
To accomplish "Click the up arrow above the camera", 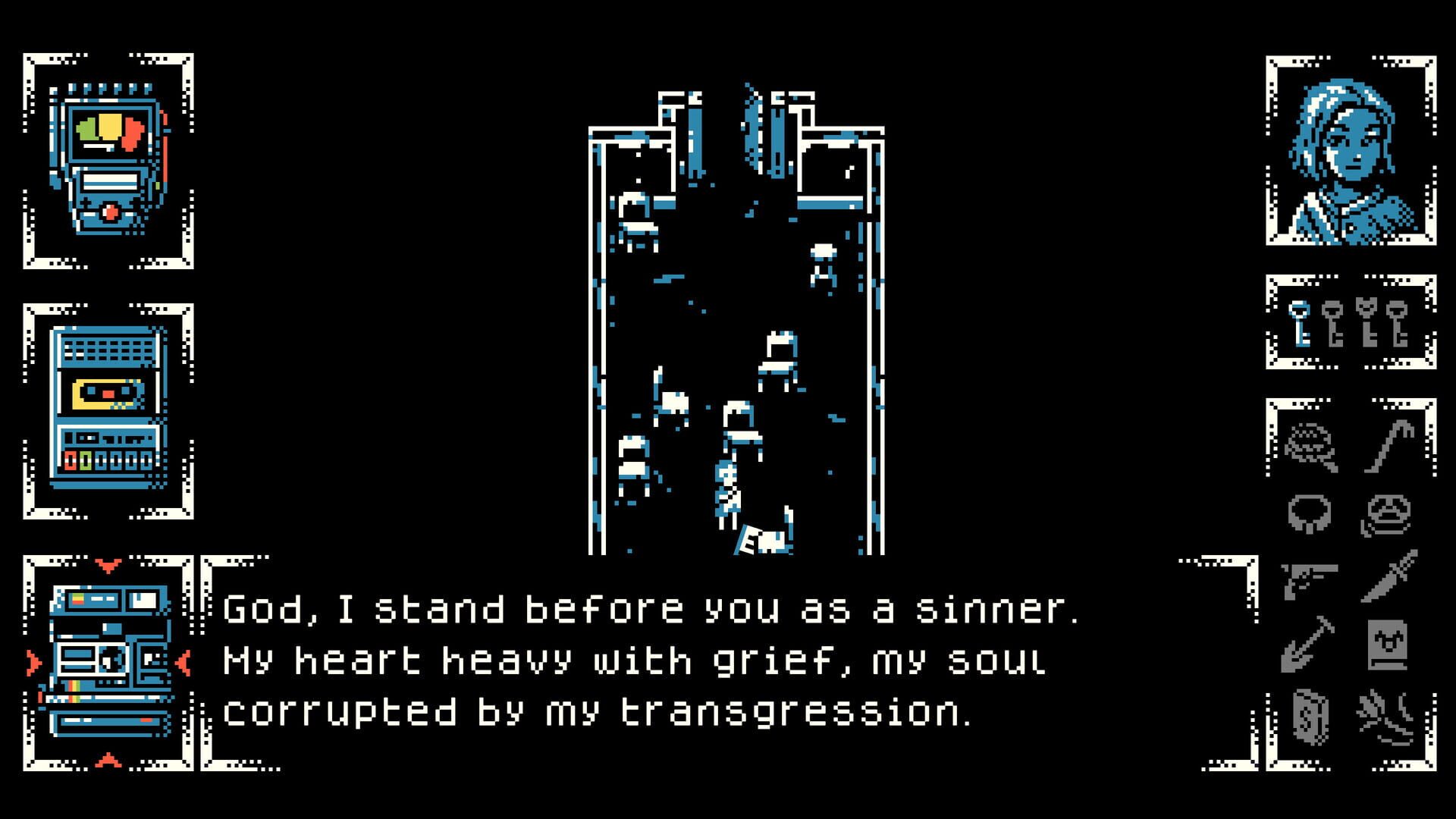I will pos(110,565).
